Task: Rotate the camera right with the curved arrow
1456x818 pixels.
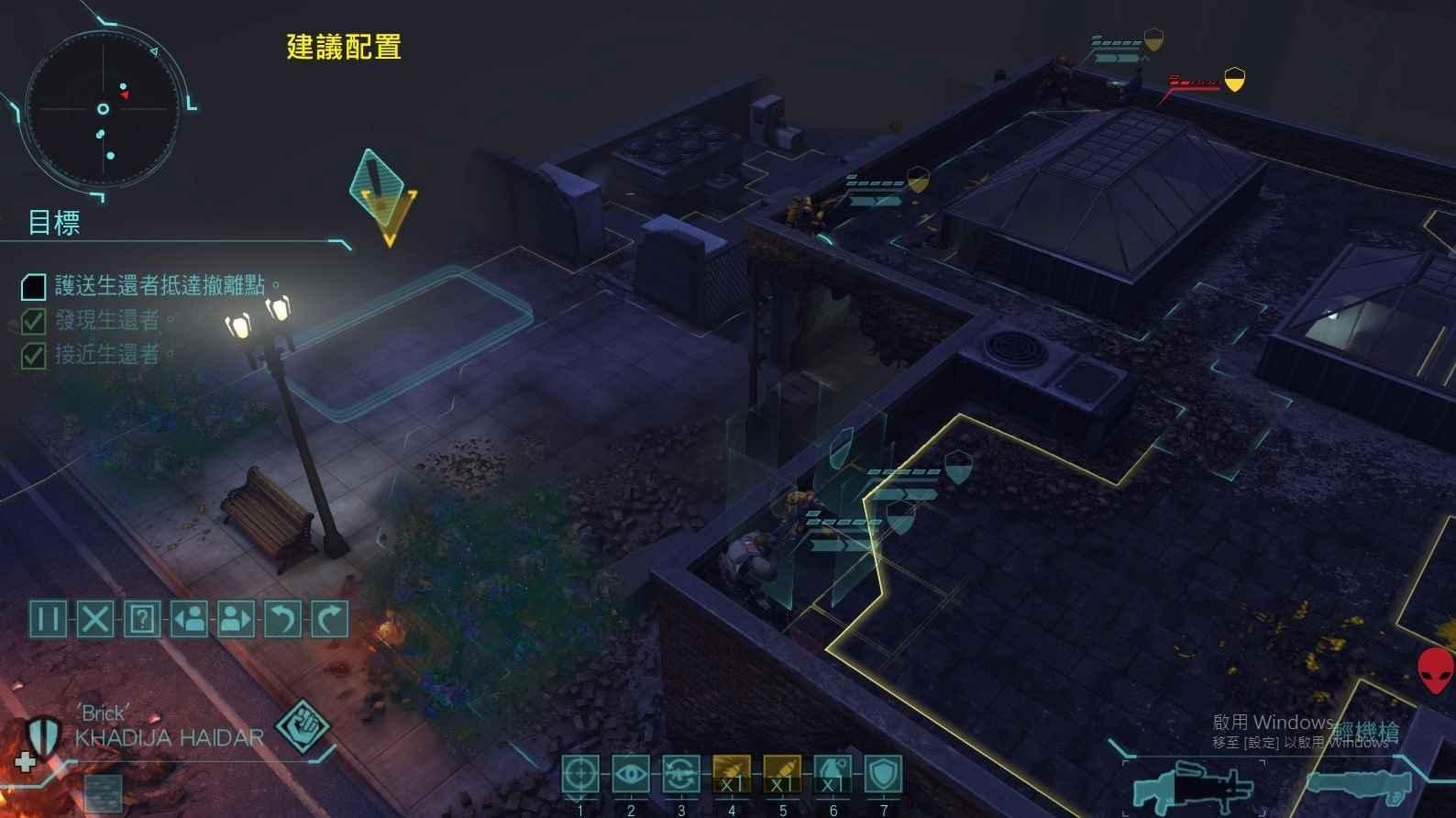Action: [x=329, y=620]
